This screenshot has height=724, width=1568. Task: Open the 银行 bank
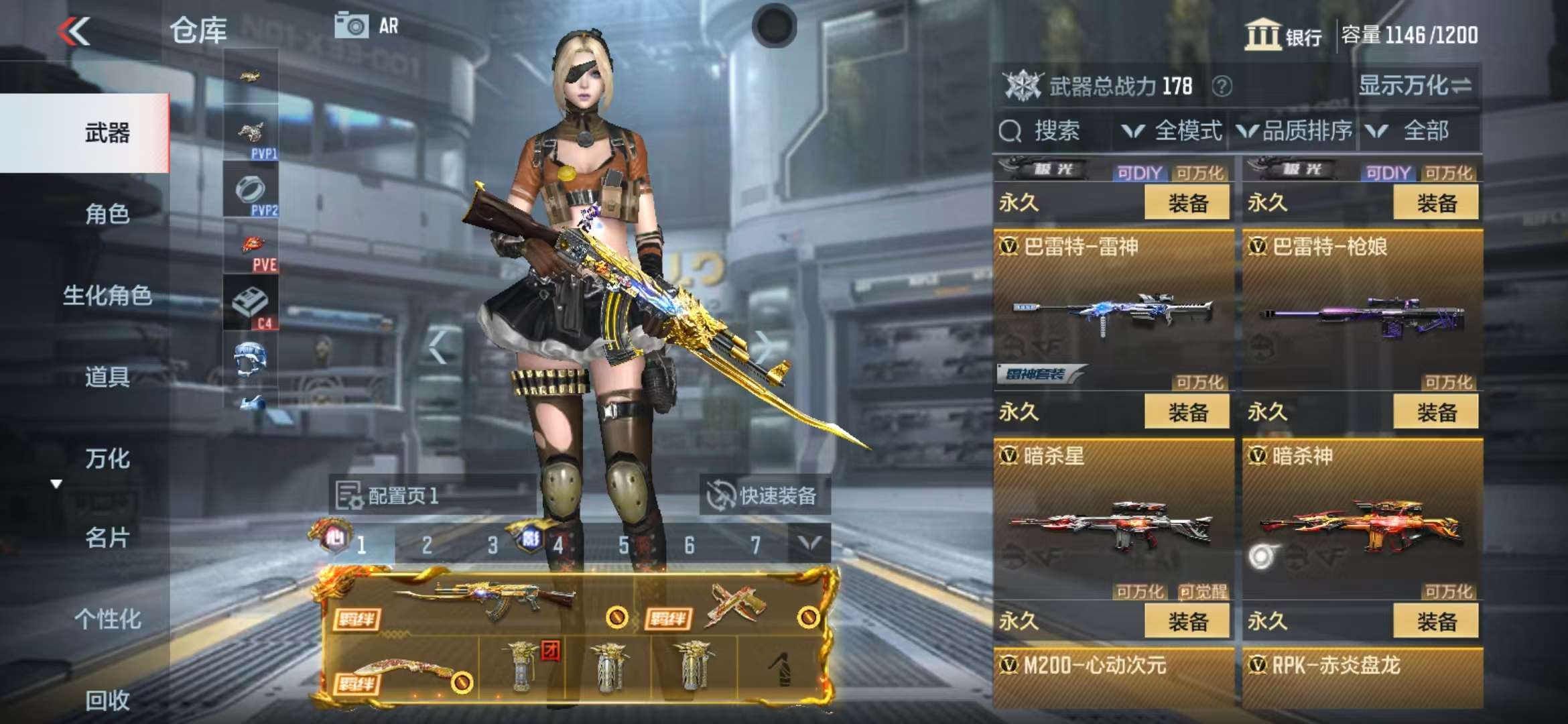coord(1283,35)
